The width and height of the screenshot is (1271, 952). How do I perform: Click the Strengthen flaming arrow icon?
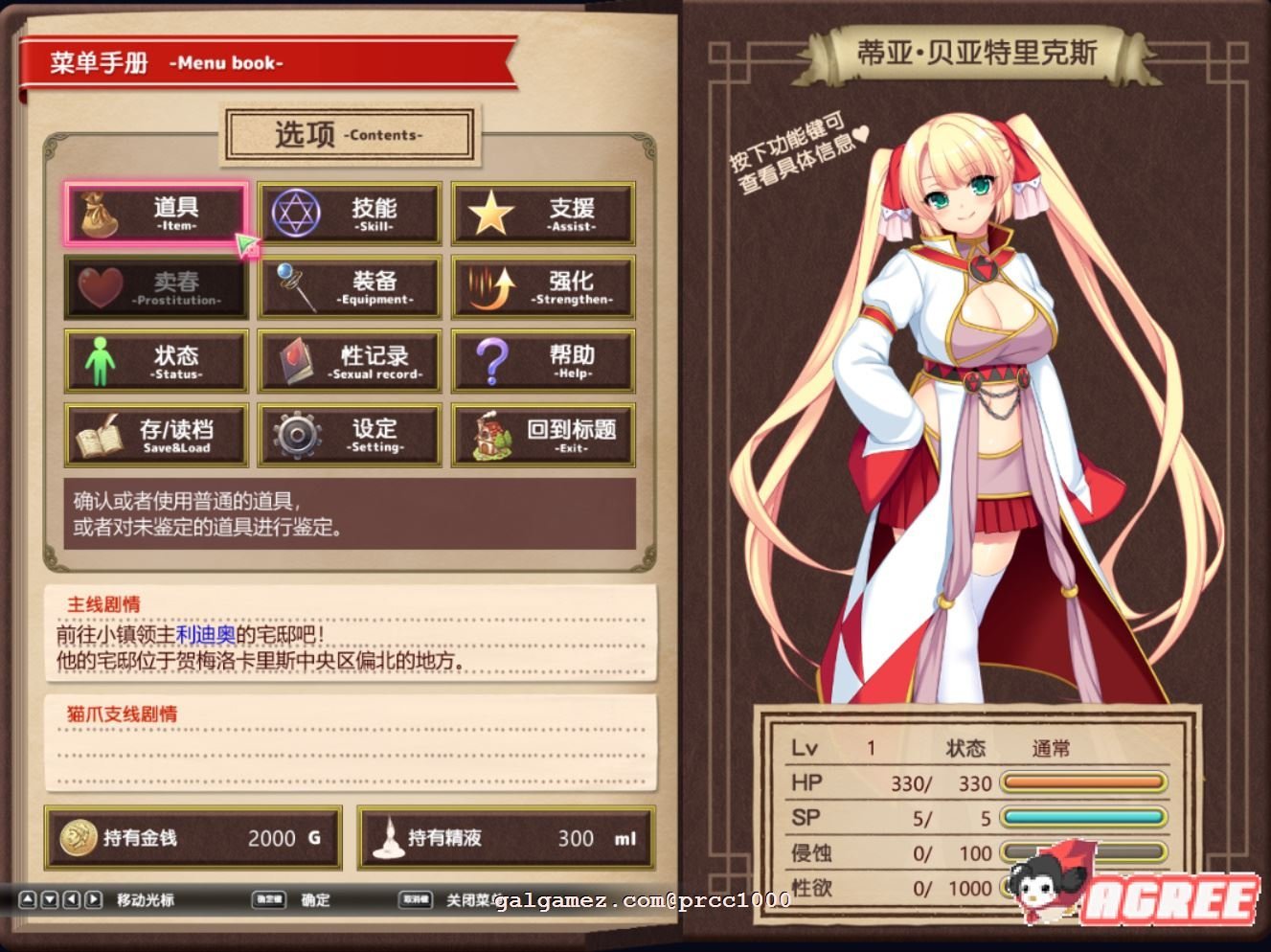[x=491, y=287]
